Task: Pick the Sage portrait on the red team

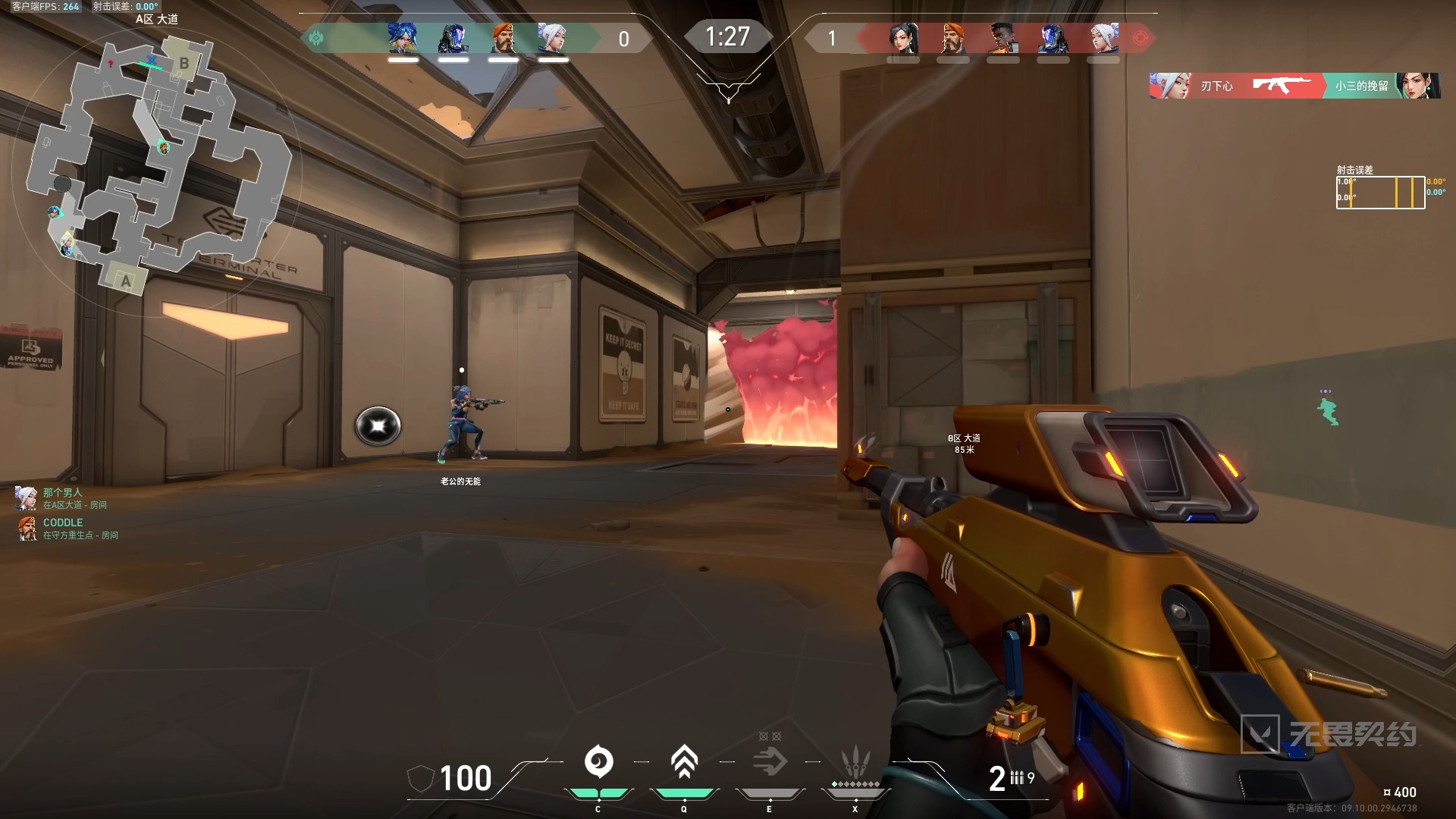Action: coord(903,38)
